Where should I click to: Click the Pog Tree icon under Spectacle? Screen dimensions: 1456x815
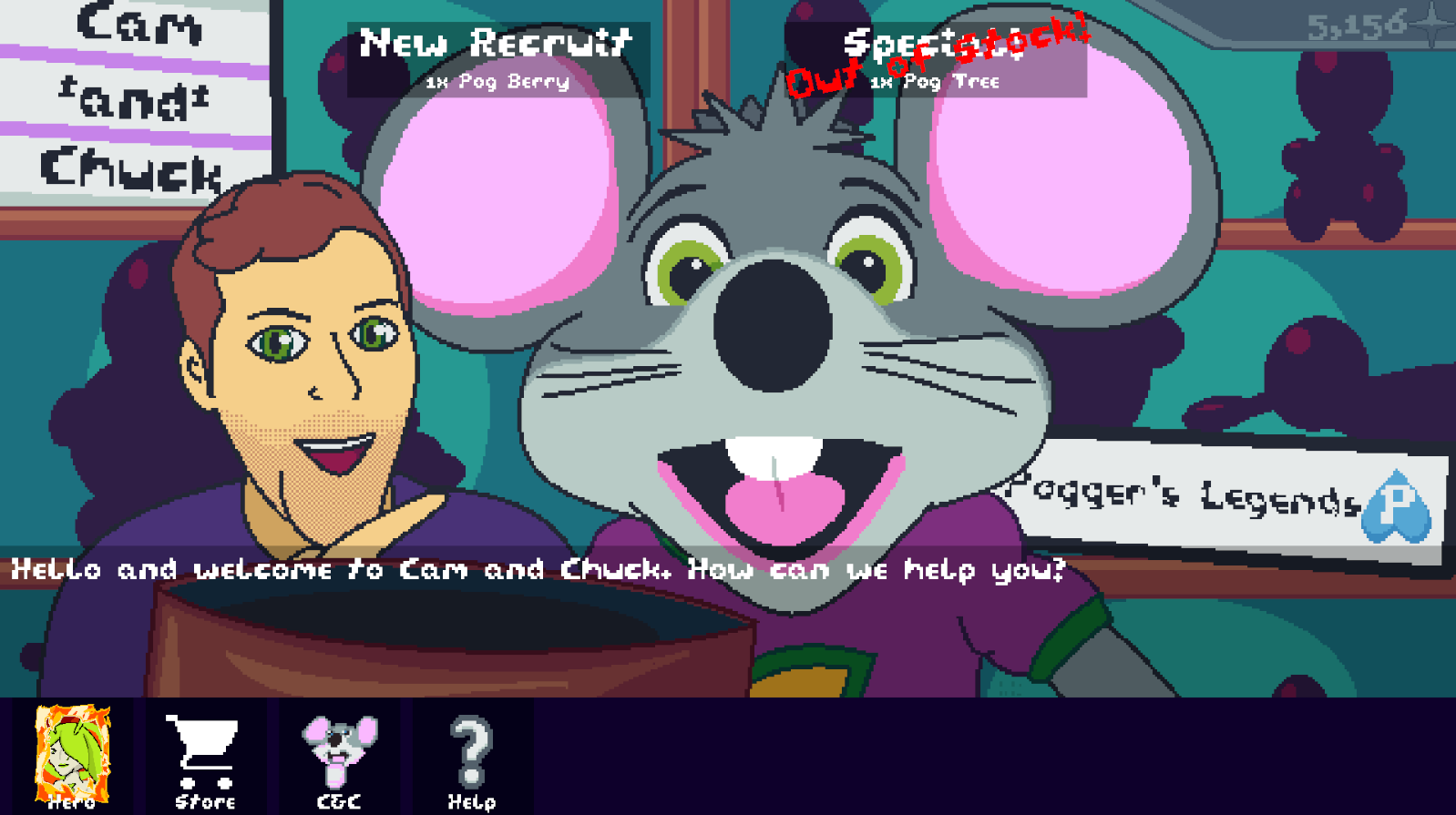pyautogui.click(x=936, y=83)
